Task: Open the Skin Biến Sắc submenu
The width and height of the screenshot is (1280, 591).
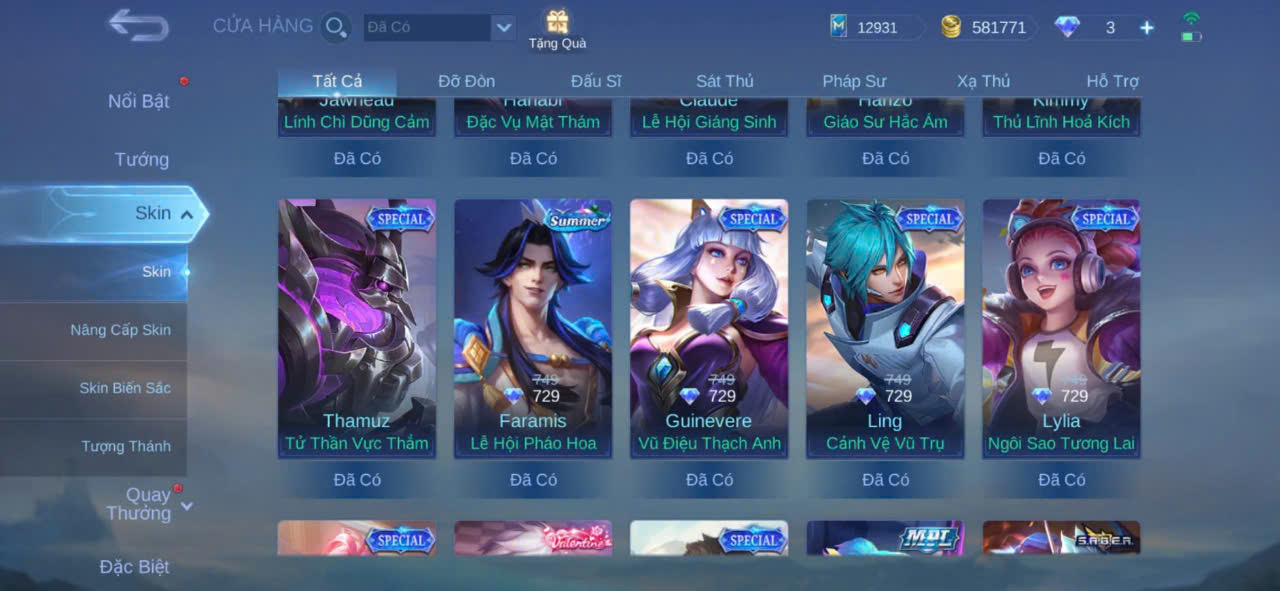Action: (x=125, y=388)
